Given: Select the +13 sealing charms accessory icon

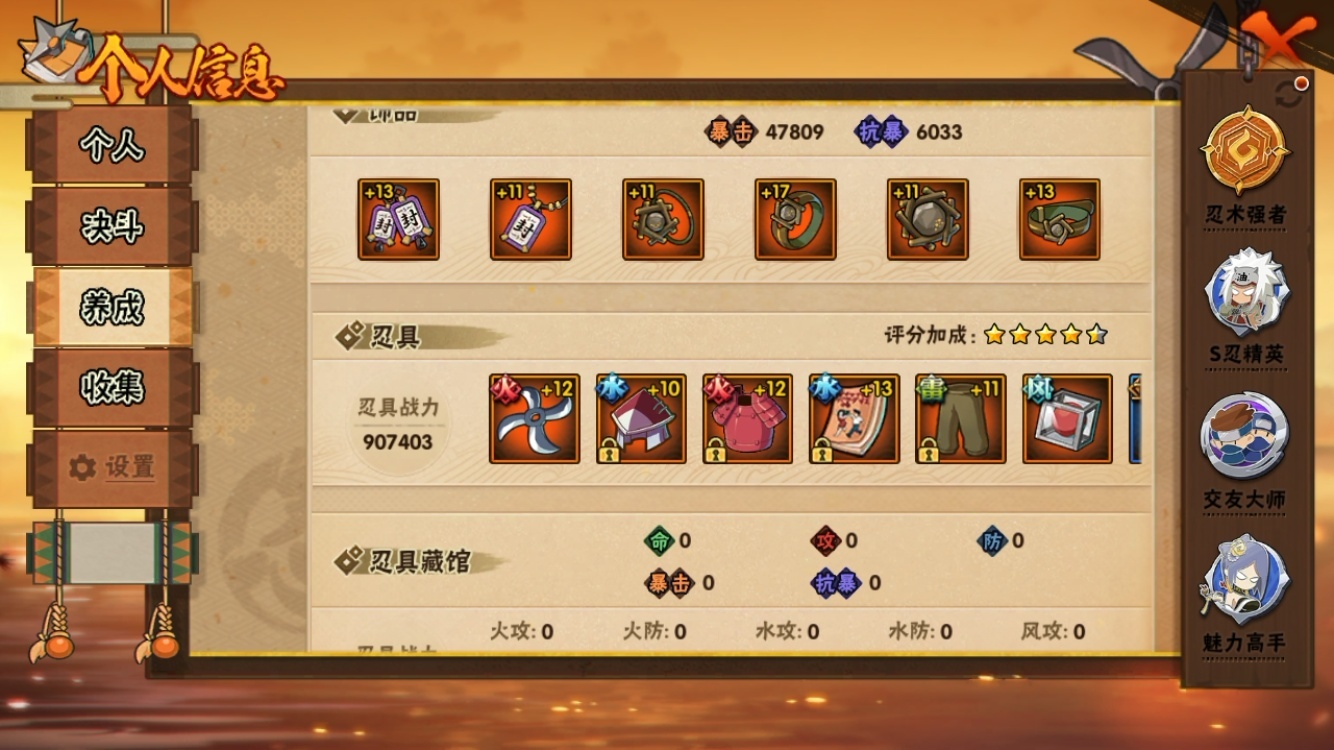Looking at the screenshot, I should coord(398,220).
